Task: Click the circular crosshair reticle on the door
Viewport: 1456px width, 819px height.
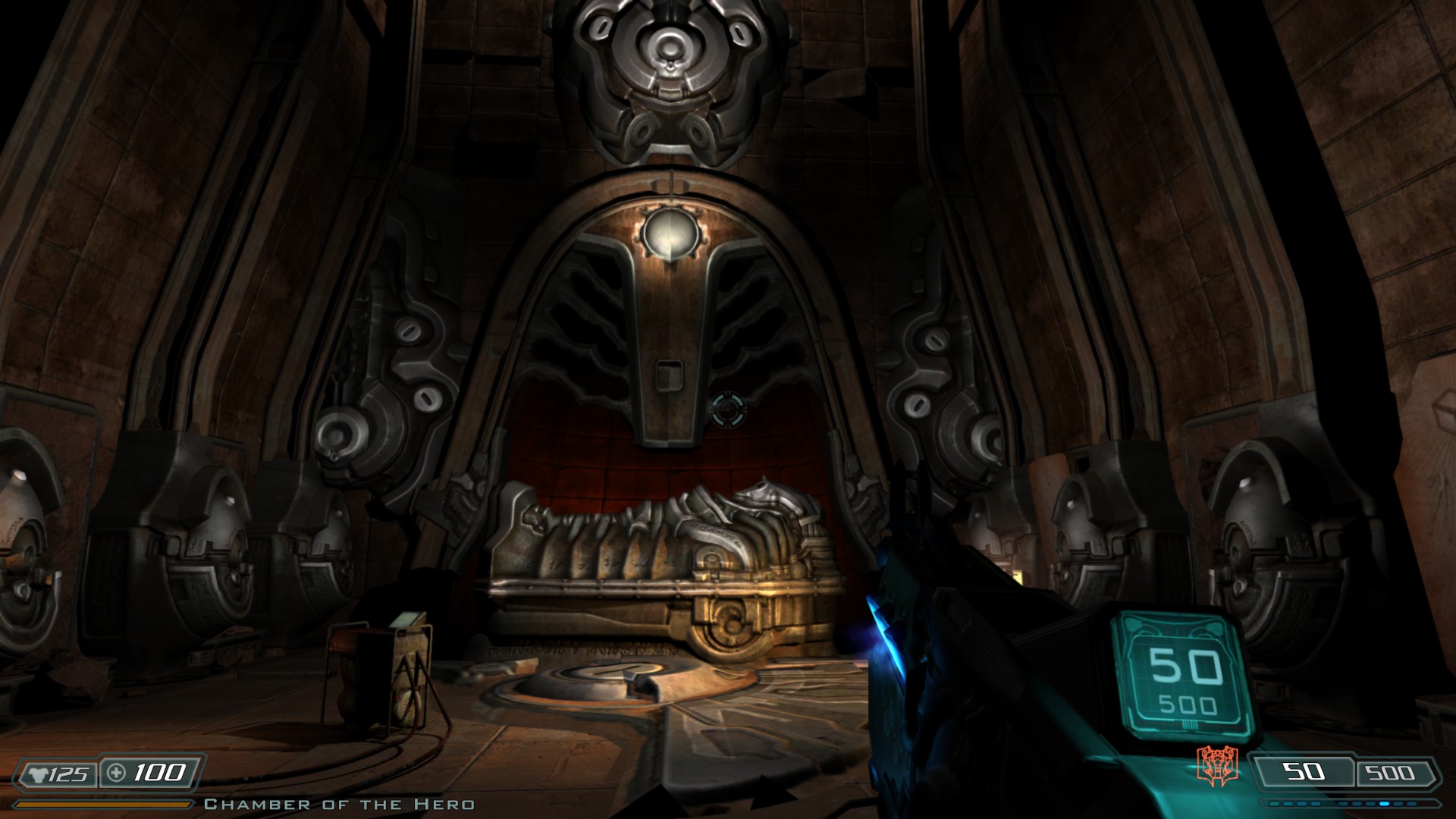Action: [x=730, y=409]
